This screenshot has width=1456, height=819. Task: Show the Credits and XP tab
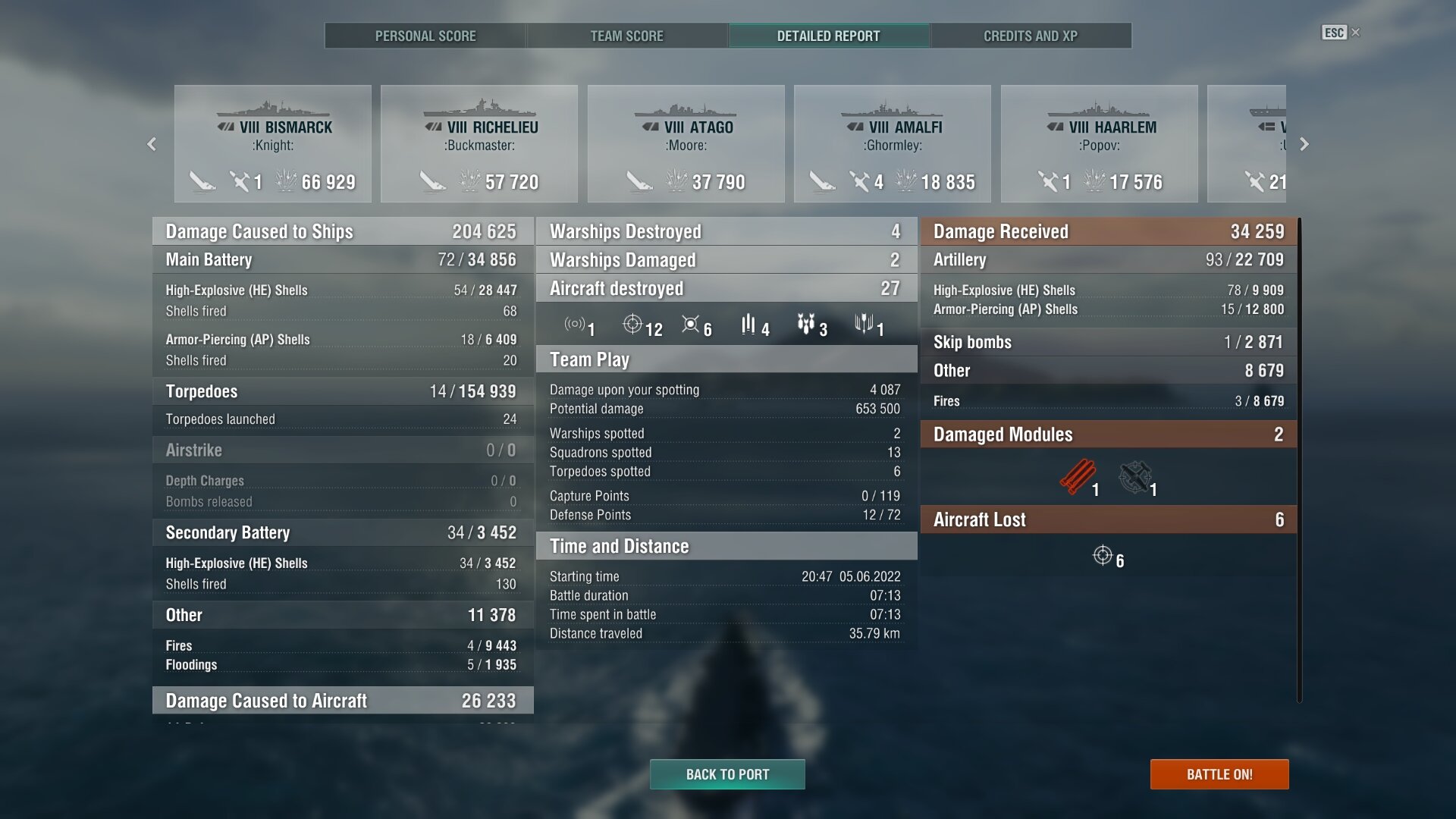(1030, 36)
